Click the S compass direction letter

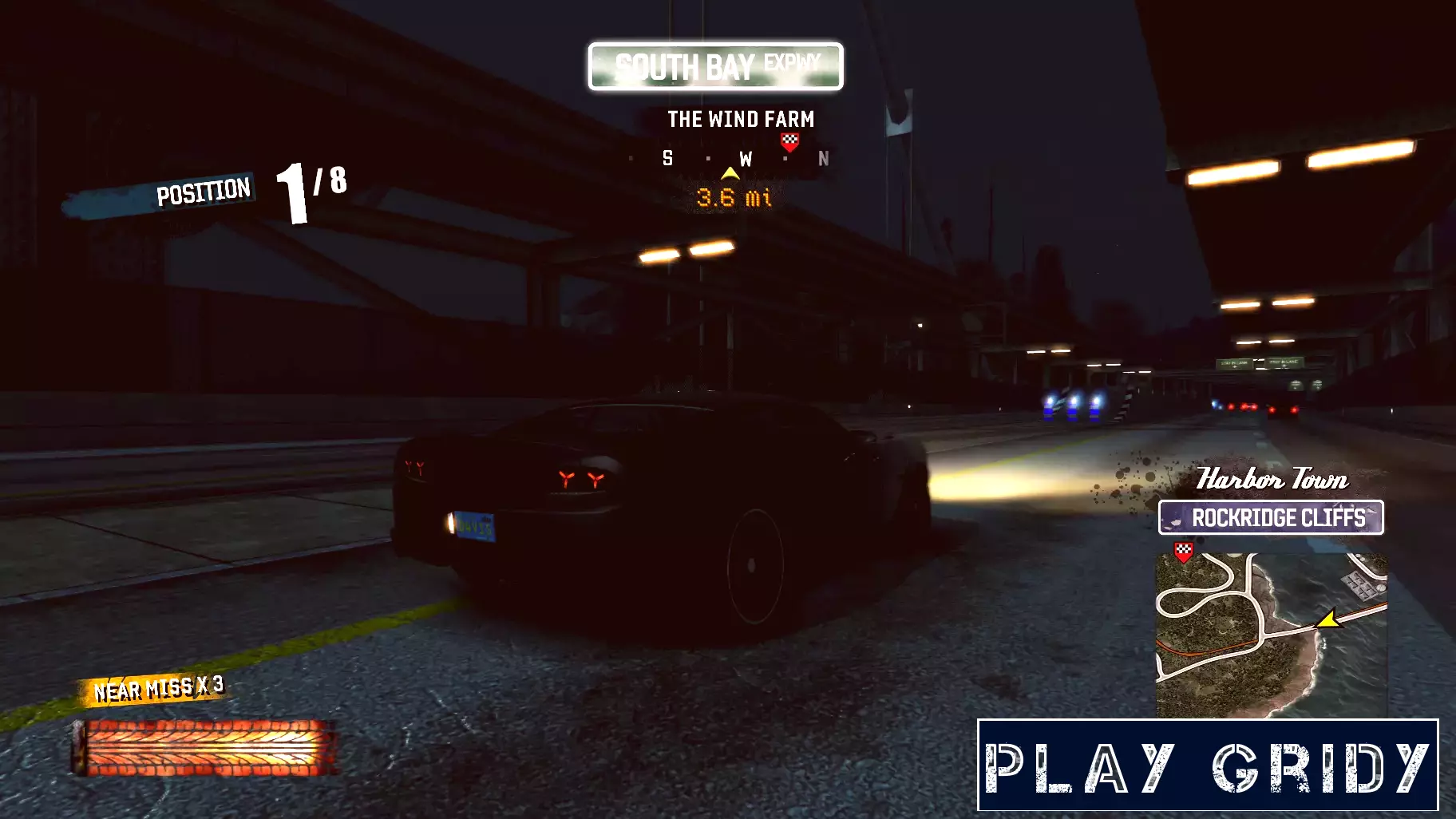[x=668, y=157]
